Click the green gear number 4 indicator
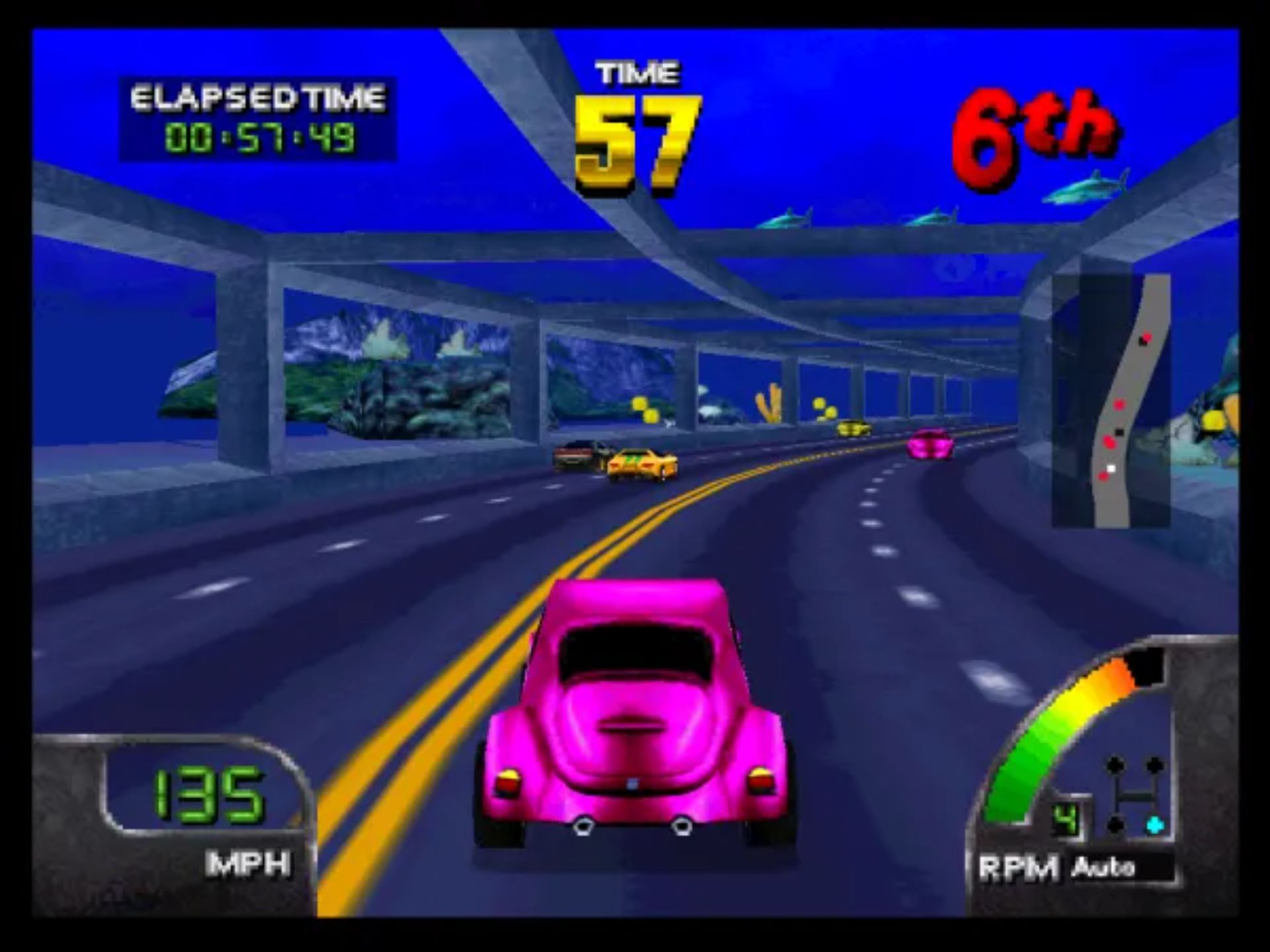Screen dimensions: 1270x952 tap(1064, 820)
